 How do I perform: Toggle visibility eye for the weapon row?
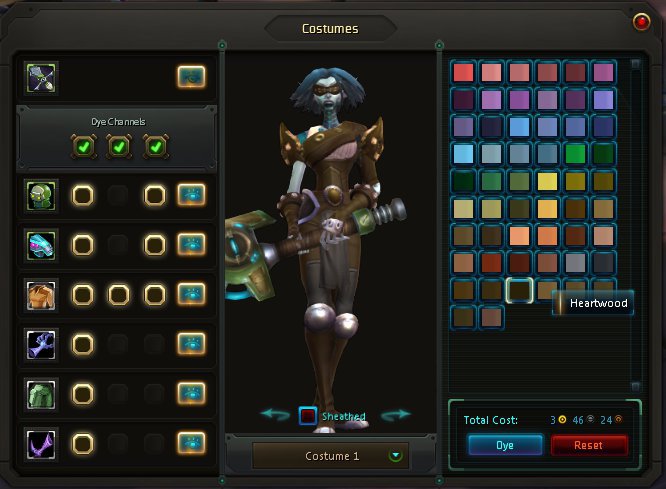tap(191, 76)
